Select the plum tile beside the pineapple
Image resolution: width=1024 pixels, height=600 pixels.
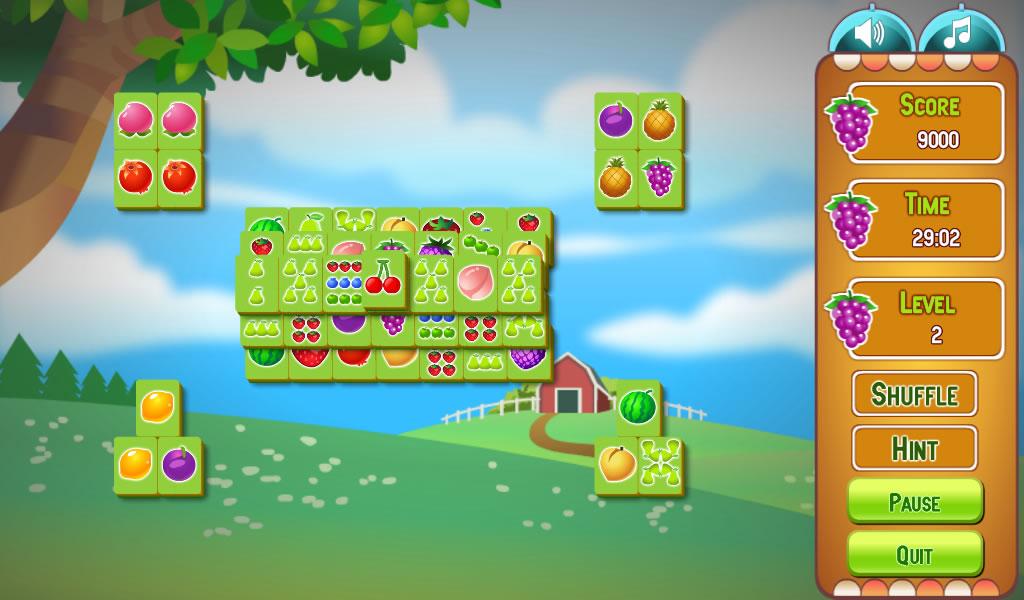(616, 121)
